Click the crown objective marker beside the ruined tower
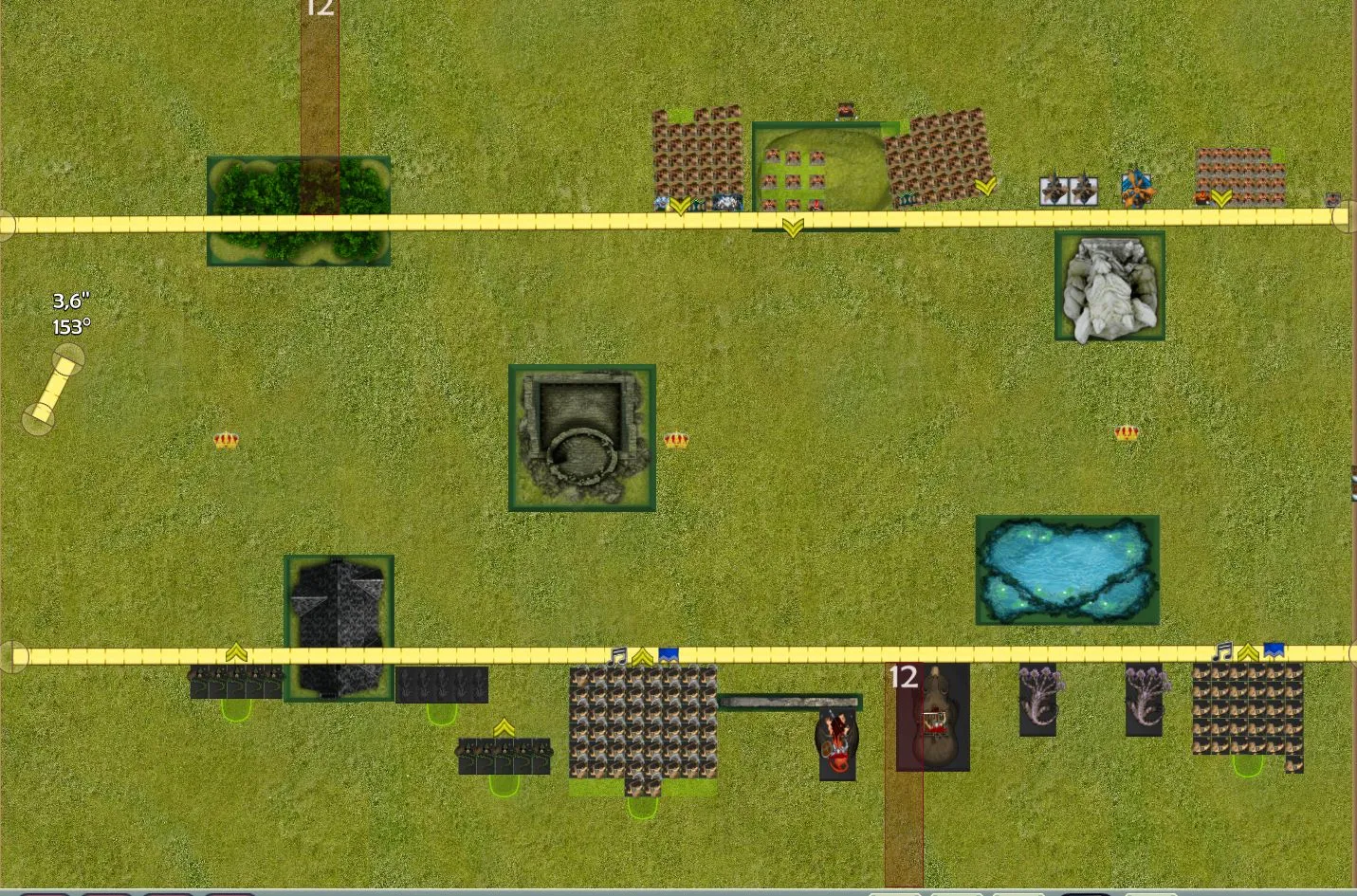 click(x=676, y=439)
